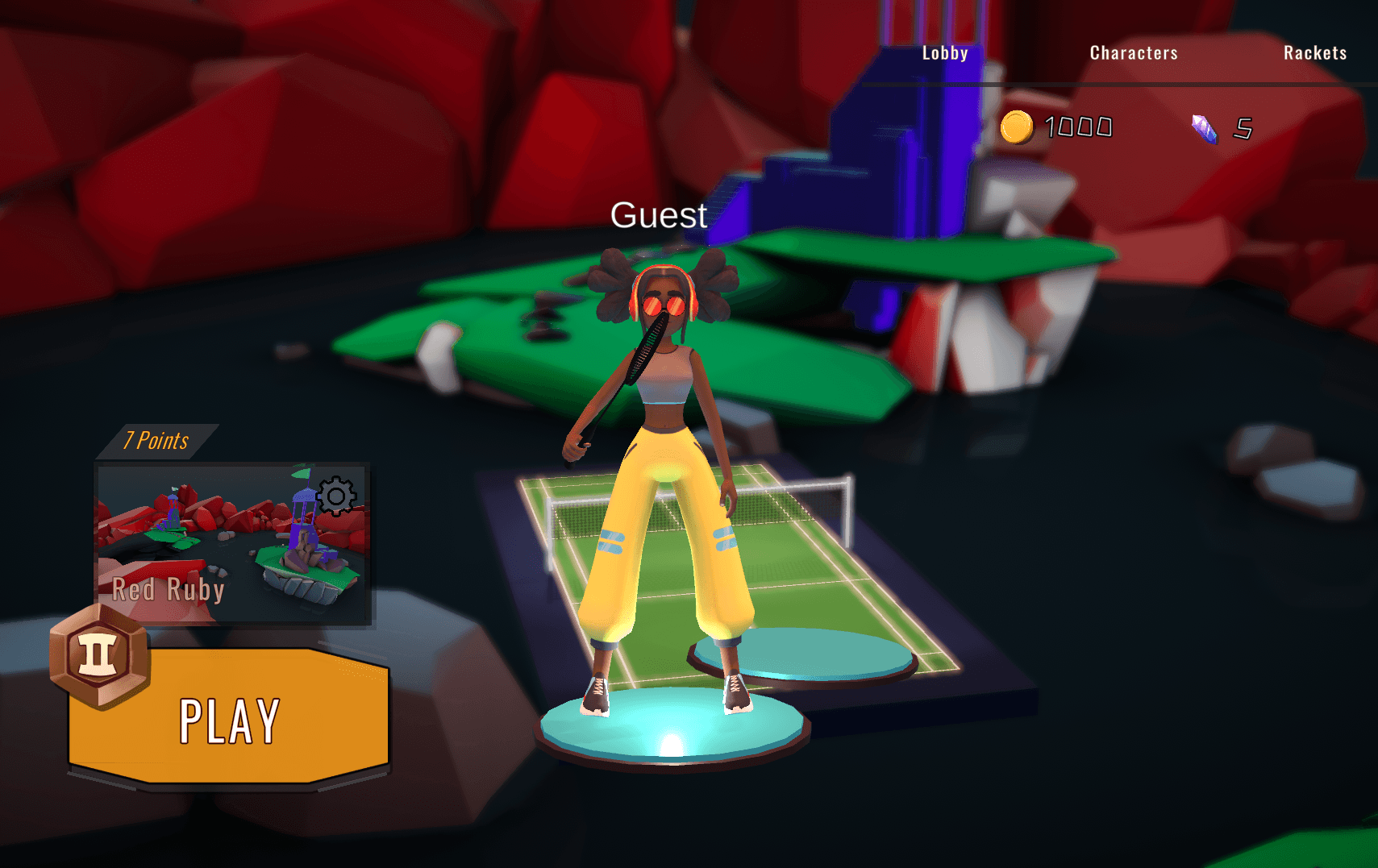Click the coin balance showing 1000
Image resolution: width=1378 pixels, height=868 pixels.
click(1078, 127)
